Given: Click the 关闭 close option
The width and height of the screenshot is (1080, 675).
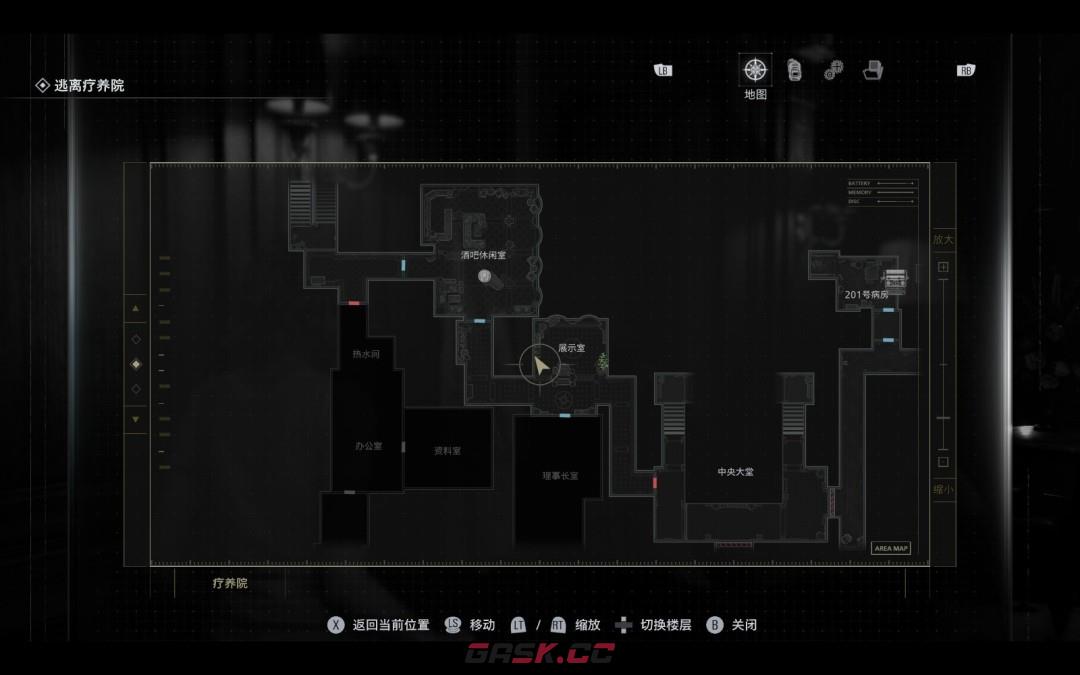Looking at the screenshot, I should coord(731,625).
